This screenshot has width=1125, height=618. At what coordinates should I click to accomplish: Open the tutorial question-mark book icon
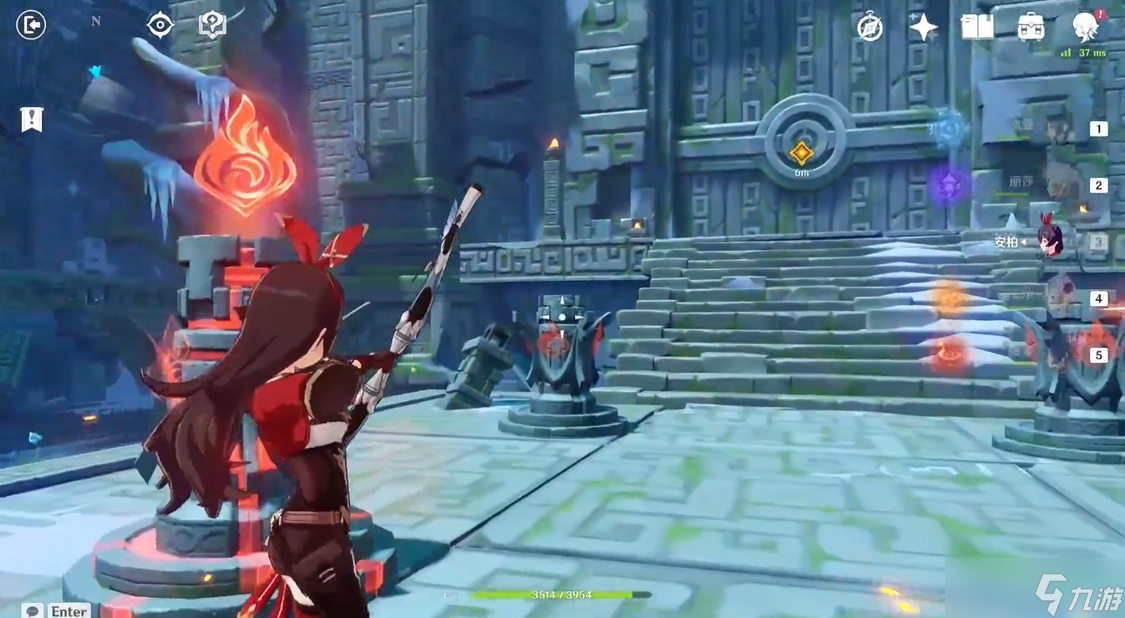pos(212,24)
